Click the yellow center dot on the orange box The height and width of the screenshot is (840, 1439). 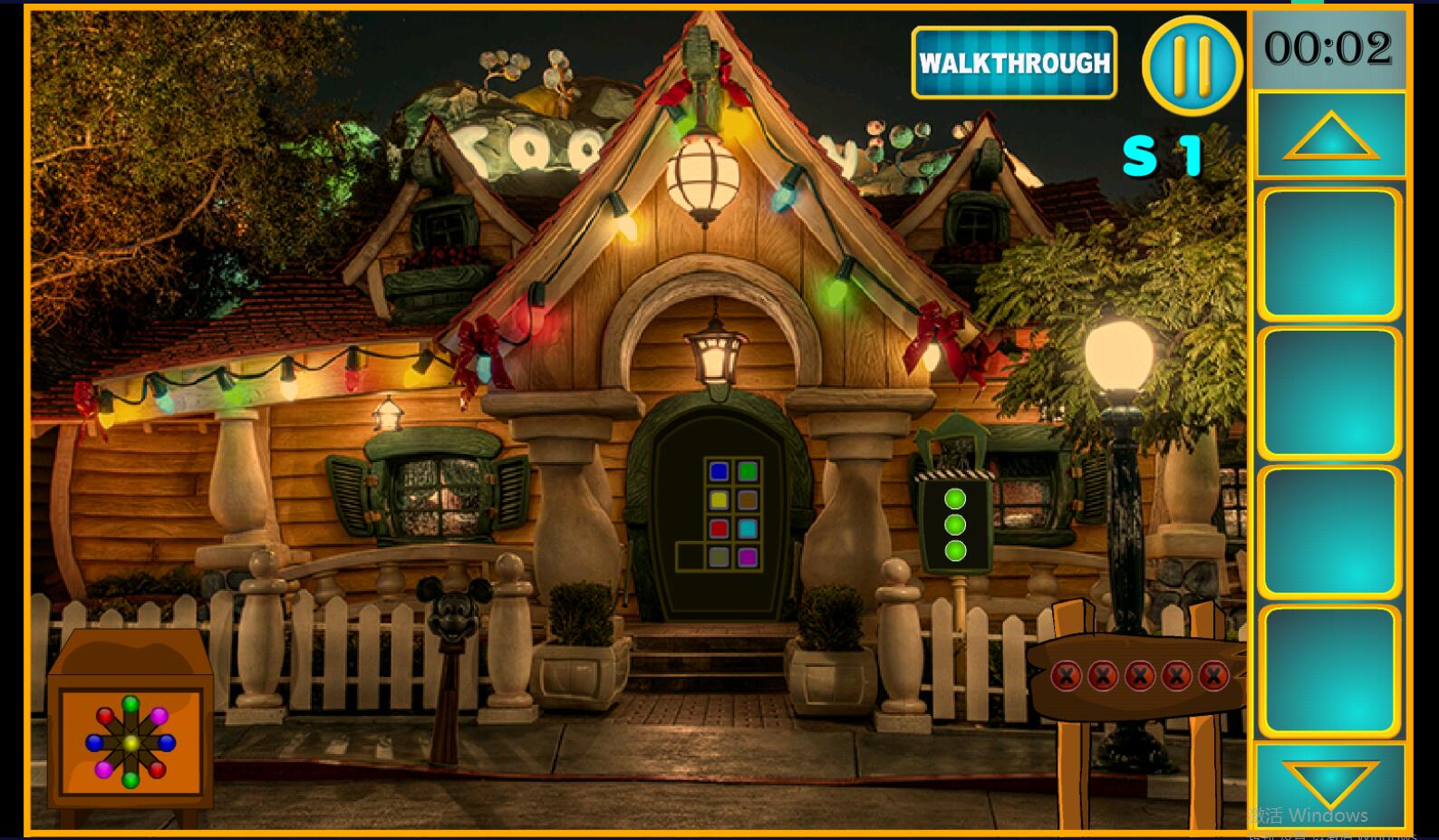(130, 743)
